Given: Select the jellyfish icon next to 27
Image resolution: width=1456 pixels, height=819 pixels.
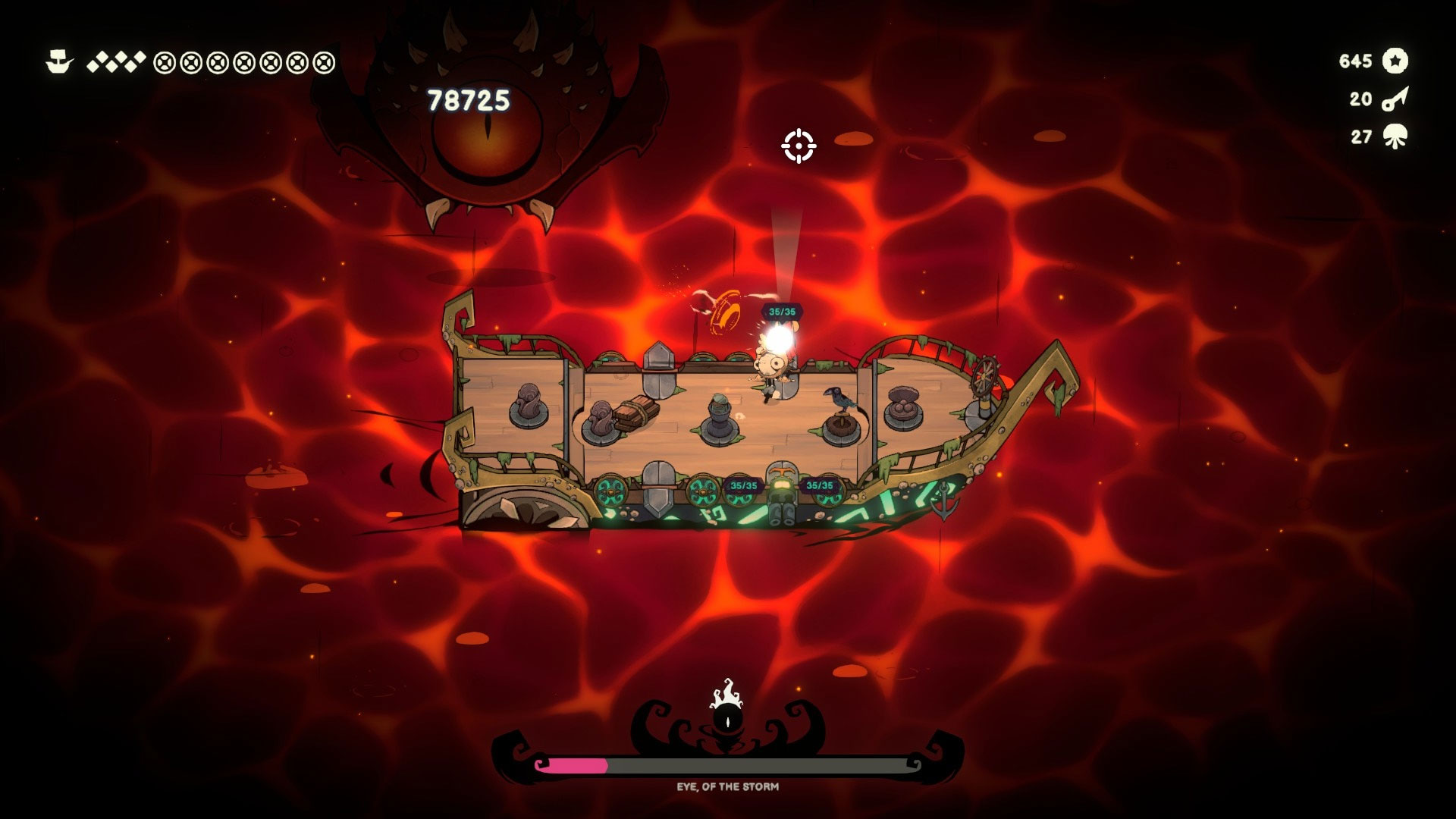Looking at the screenshot, I should click(x=1395, y=137).
